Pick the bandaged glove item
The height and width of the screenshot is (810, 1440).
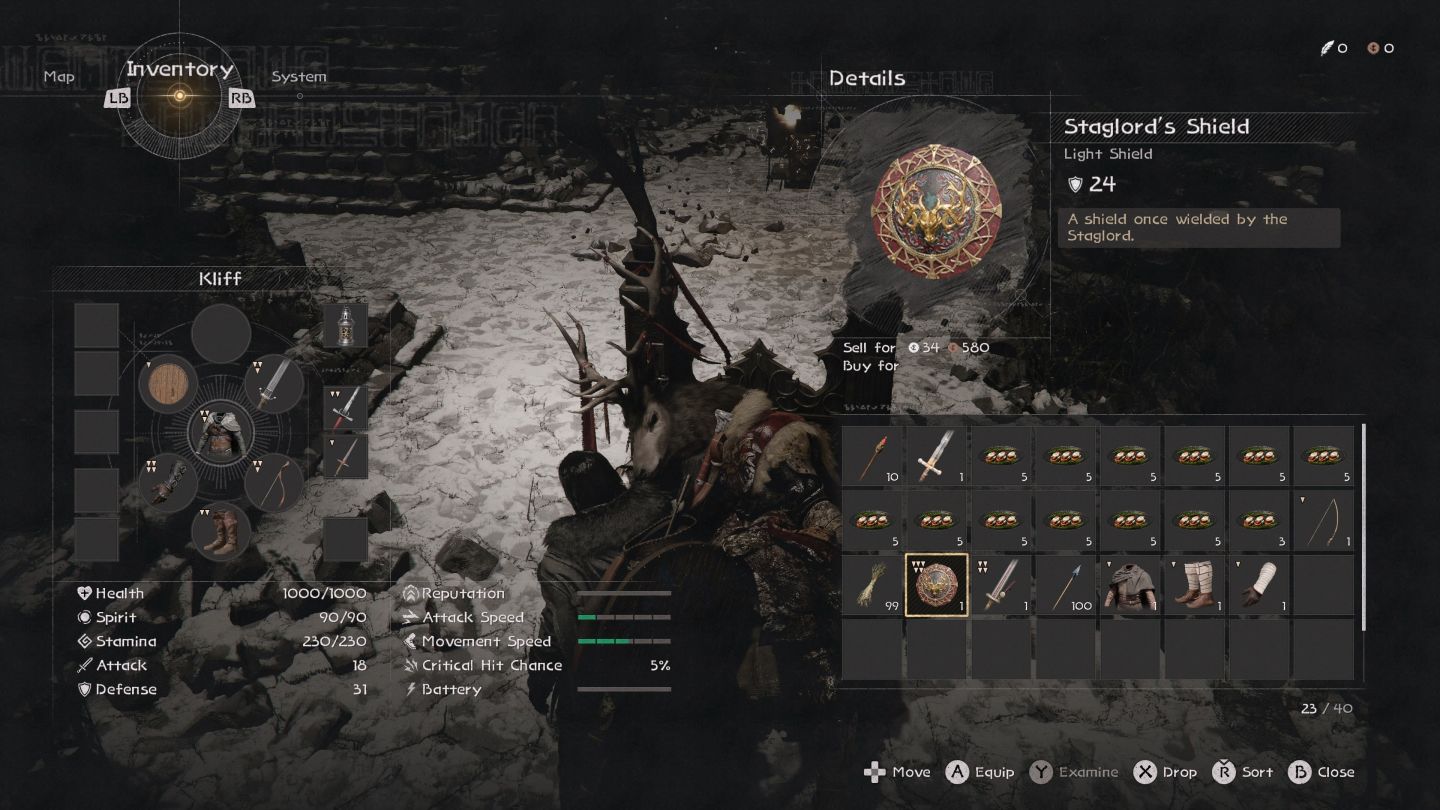(x=1258, y=585)
